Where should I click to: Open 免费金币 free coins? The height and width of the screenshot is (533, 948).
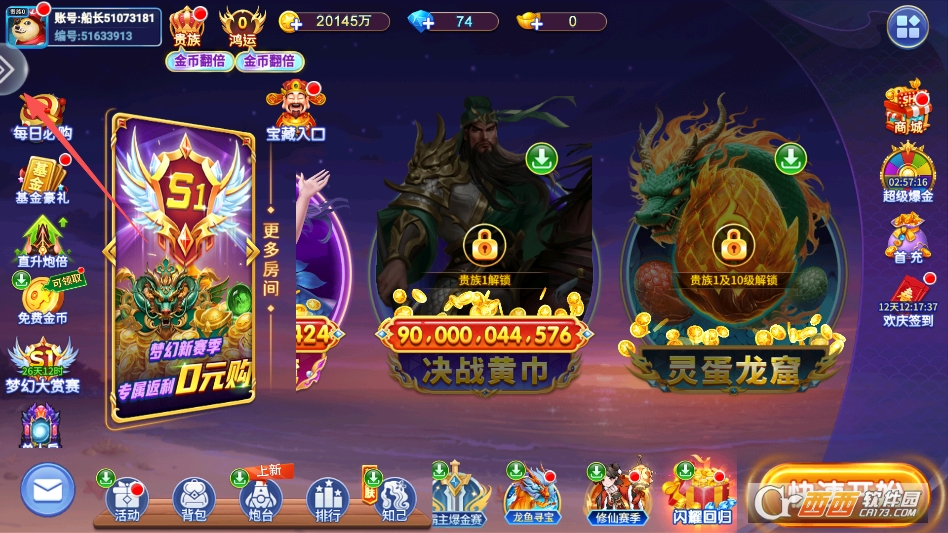pyautogui.click(x=42, y=298)
